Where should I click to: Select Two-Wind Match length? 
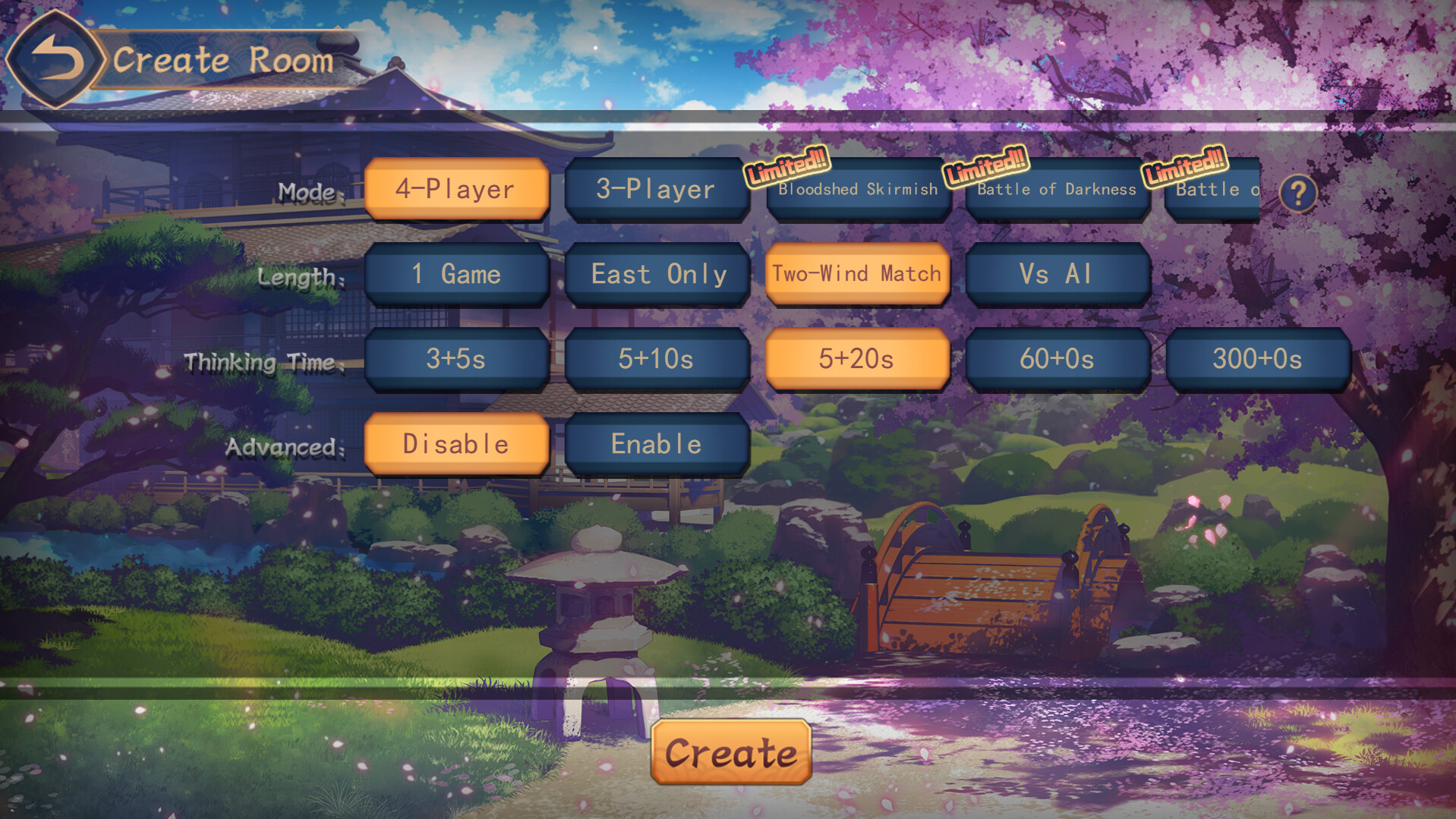click(856, 274)
